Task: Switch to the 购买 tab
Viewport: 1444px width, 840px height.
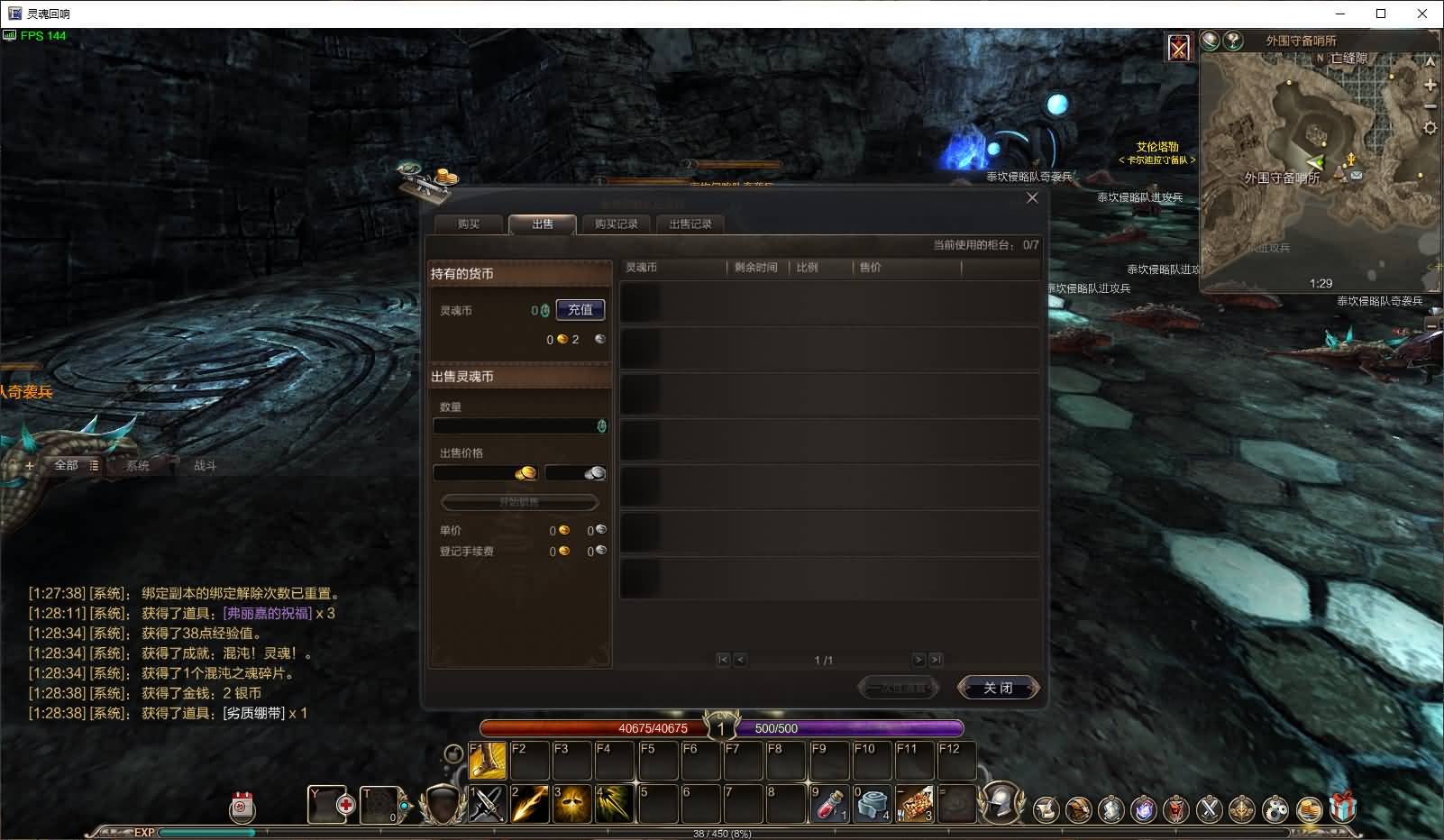Action: (469, 225)
